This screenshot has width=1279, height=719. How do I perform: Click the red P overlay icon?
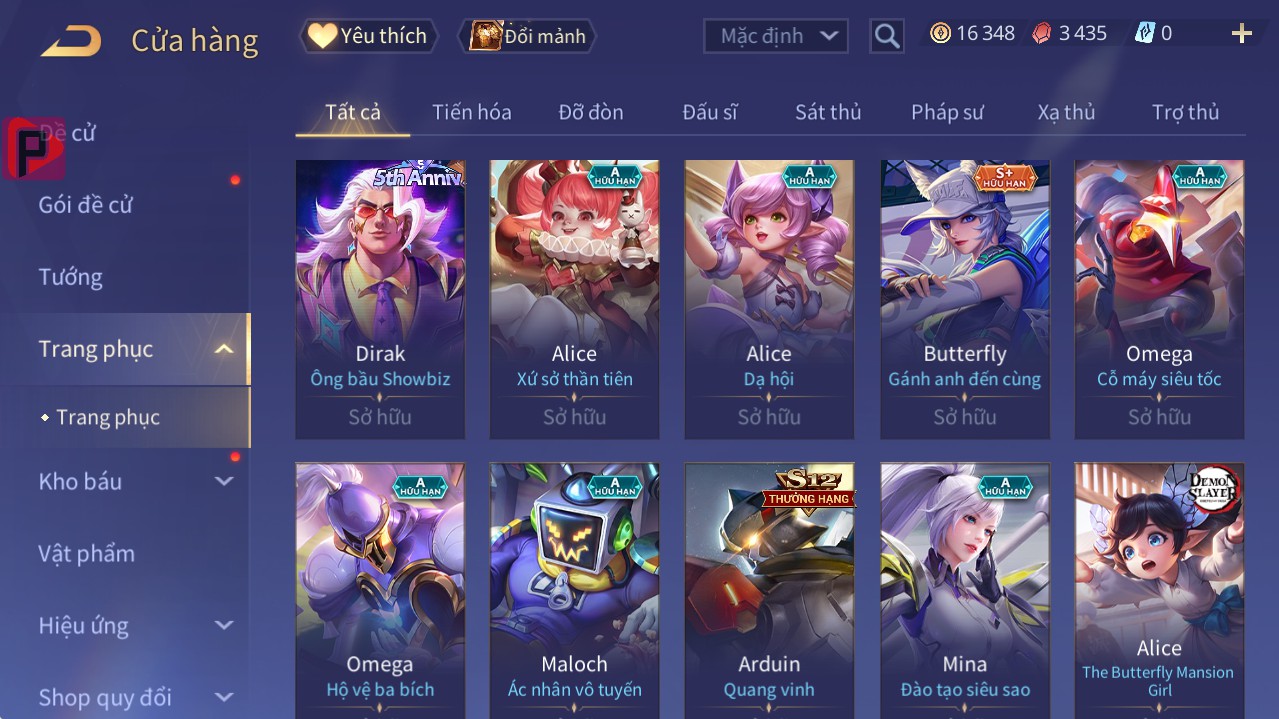[x=34, y=149]
